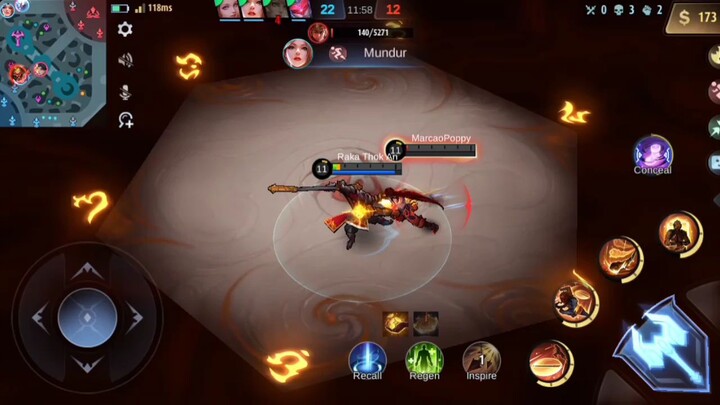The image size is (720, 405).
Task: Toggle the speaker sound icon
Action: click(x=125, y=60)
